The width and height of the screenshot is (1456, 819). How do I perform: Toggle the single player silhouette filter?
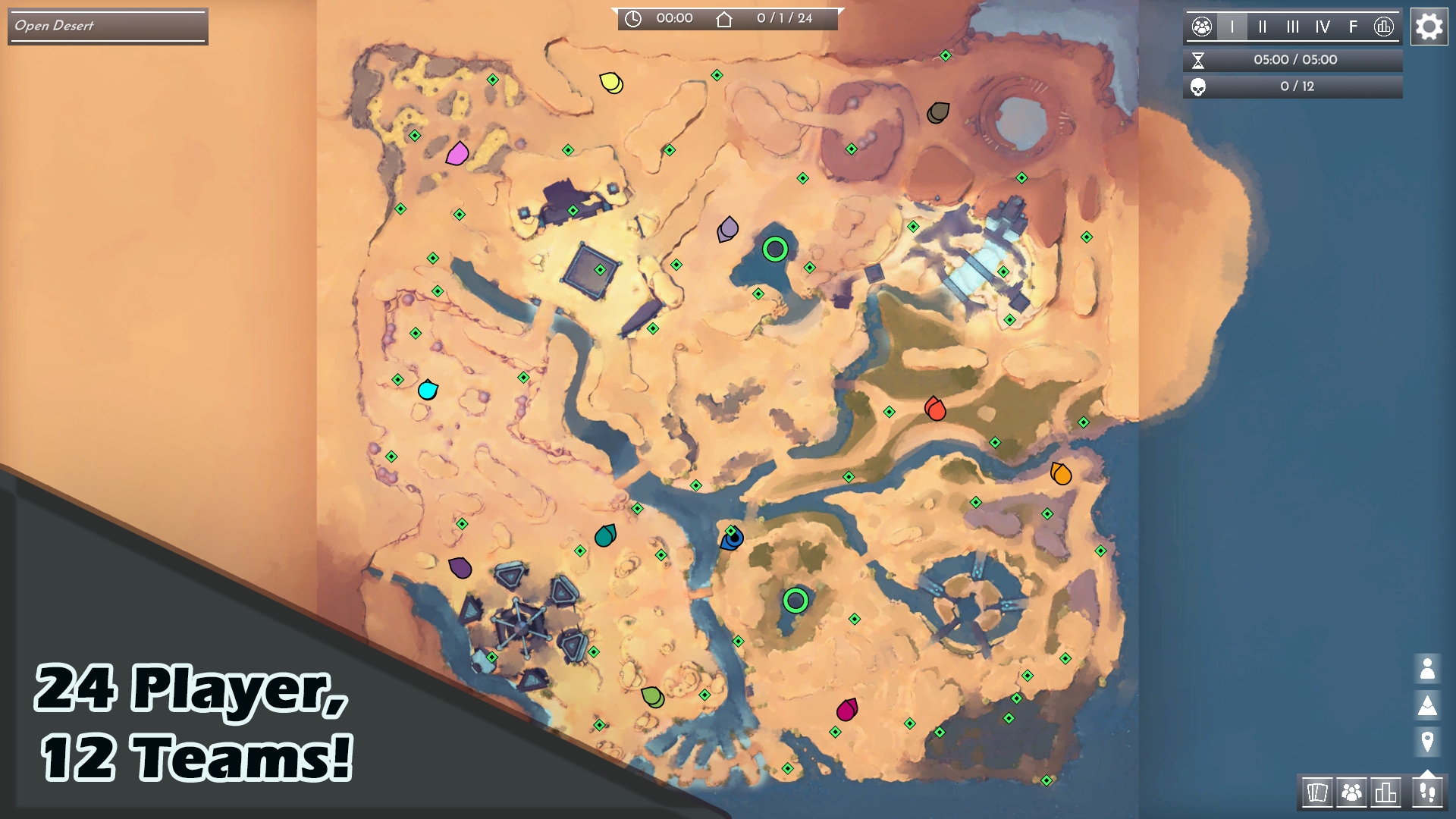tap(1427, 669)
